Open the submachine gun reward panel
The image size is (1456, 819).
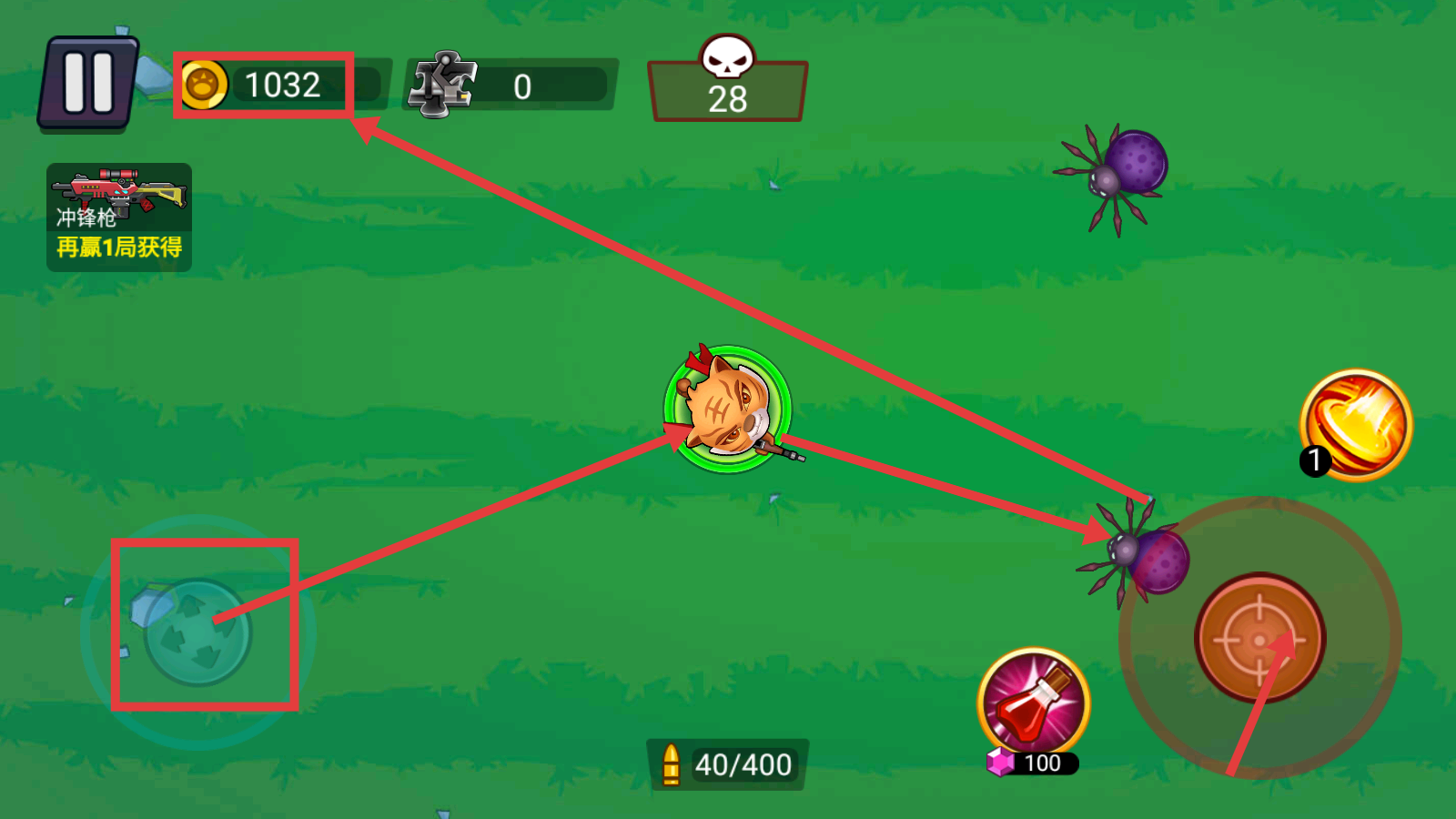[119, 217]
